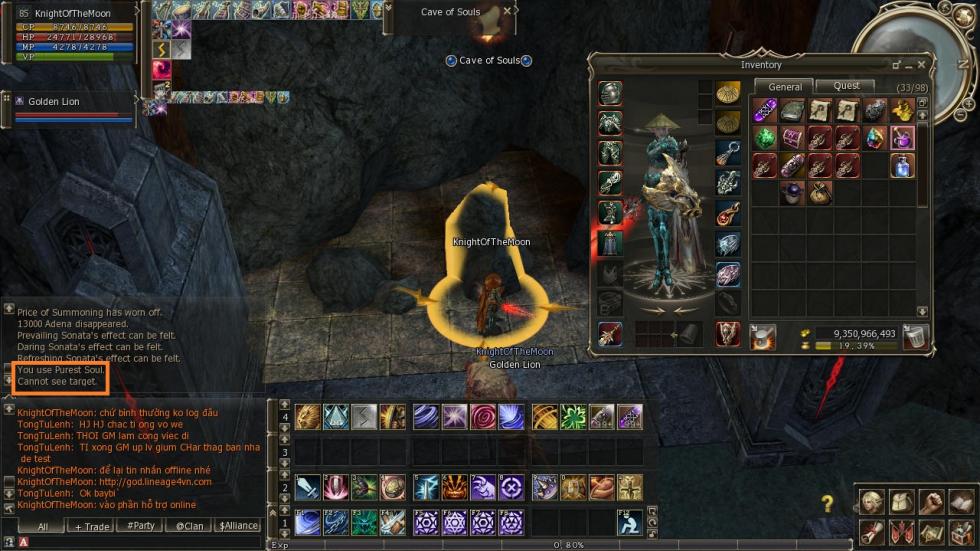Use the green clover buff skill
Viewport: 980px width, 551px height.
click(573, 417)
